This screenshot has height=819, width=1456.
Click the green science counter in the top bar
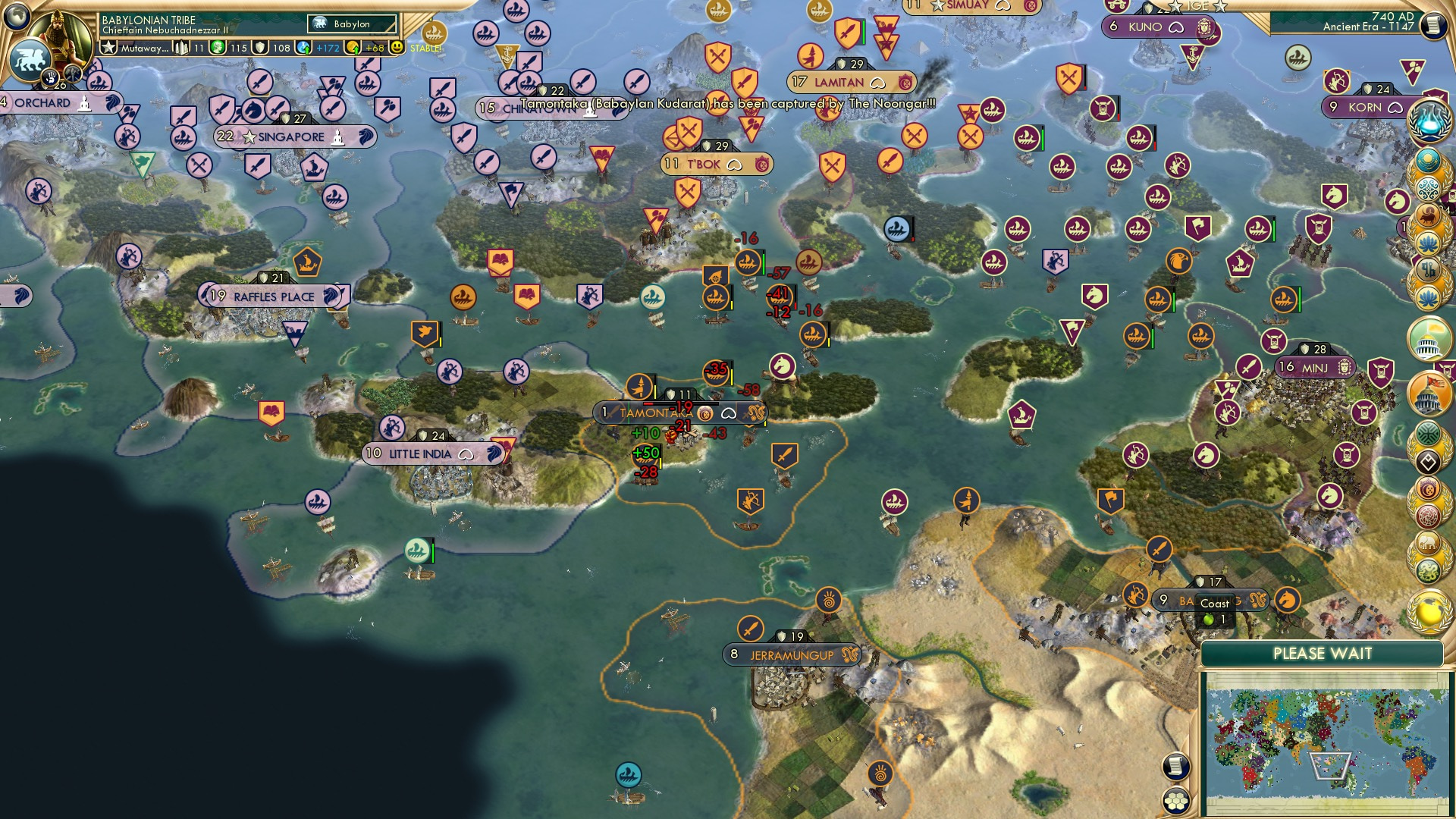tap(218, 49)
